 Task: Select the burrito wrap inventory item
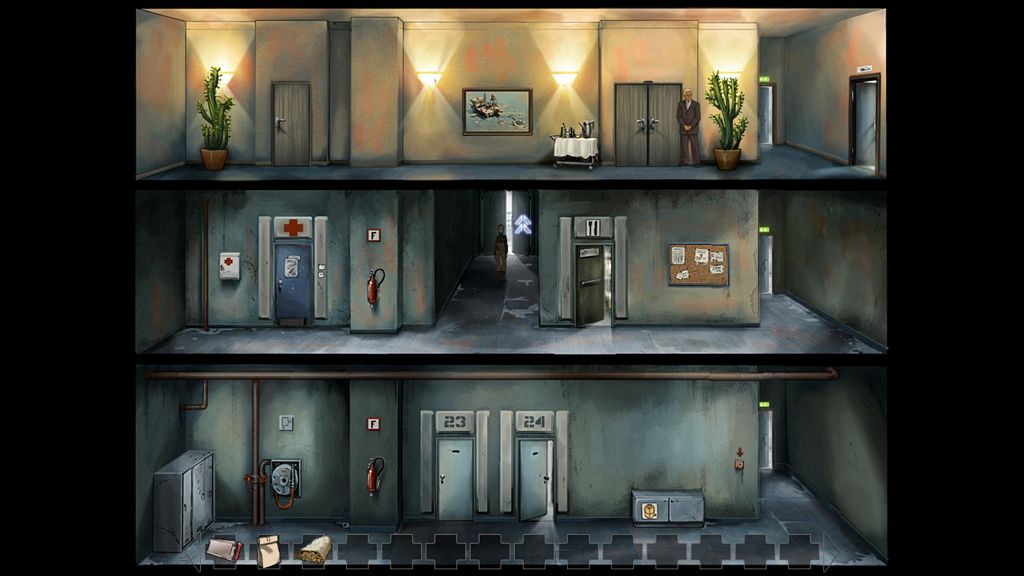pyautogui.click(x=313, y=548)
